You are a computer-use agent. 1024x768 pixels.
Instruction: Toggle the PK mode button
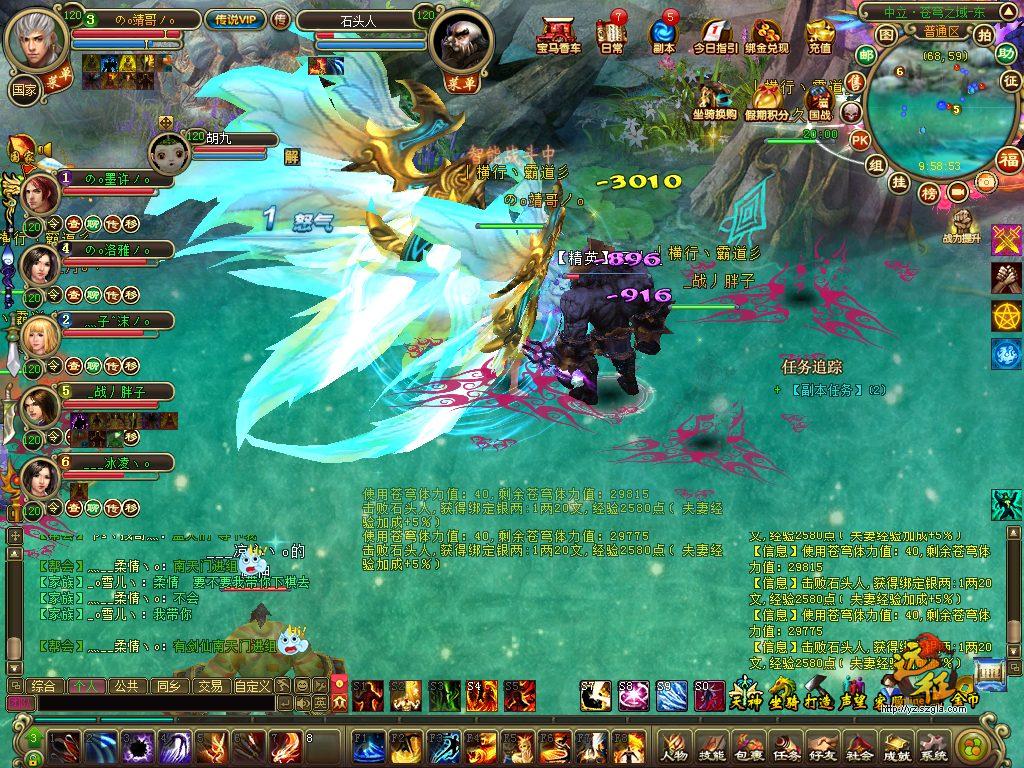tap(859, 140)
